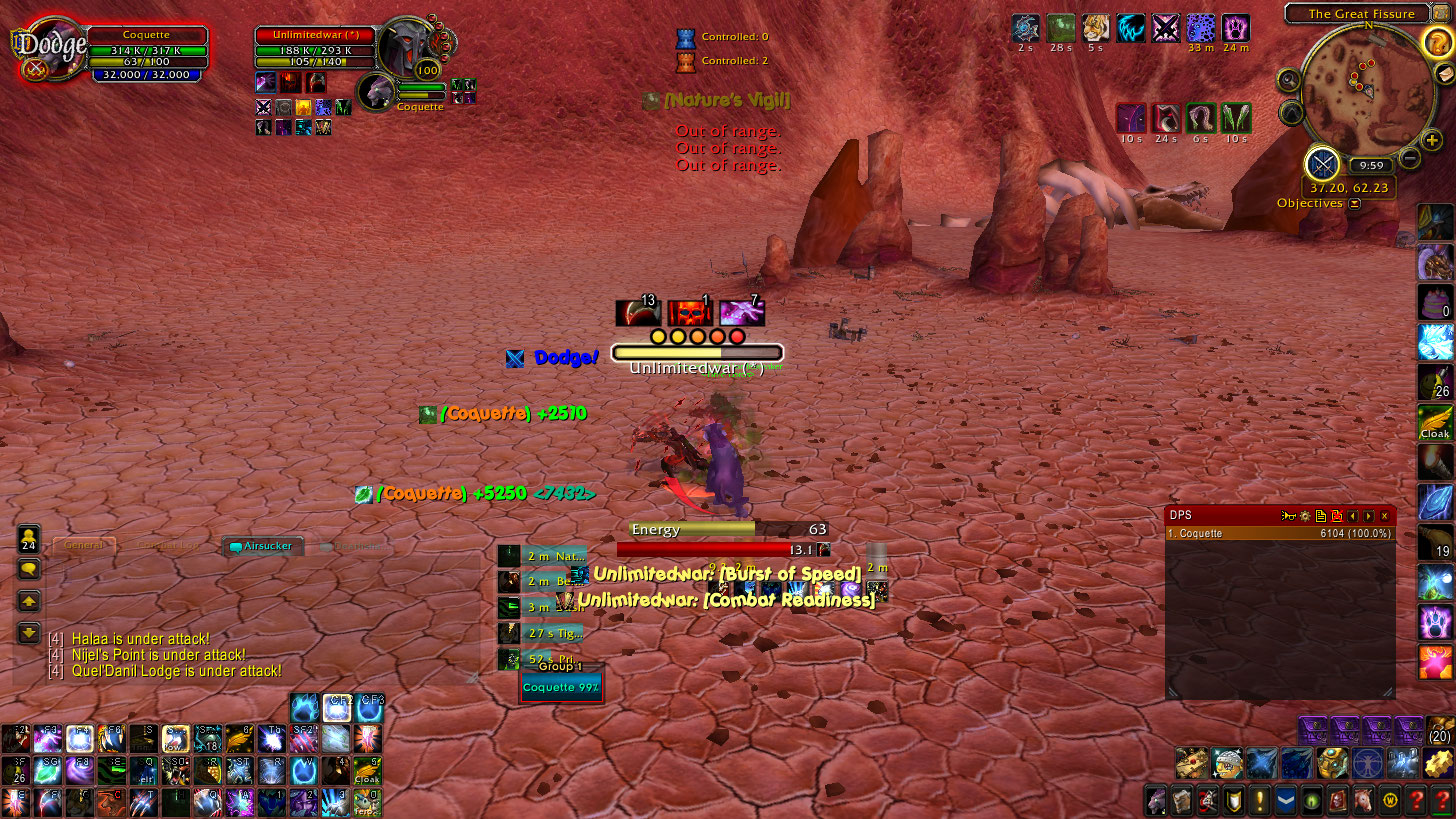
Task: Open the crossed-swords PvP queue icon
Action: click(x=1322, y=163)
